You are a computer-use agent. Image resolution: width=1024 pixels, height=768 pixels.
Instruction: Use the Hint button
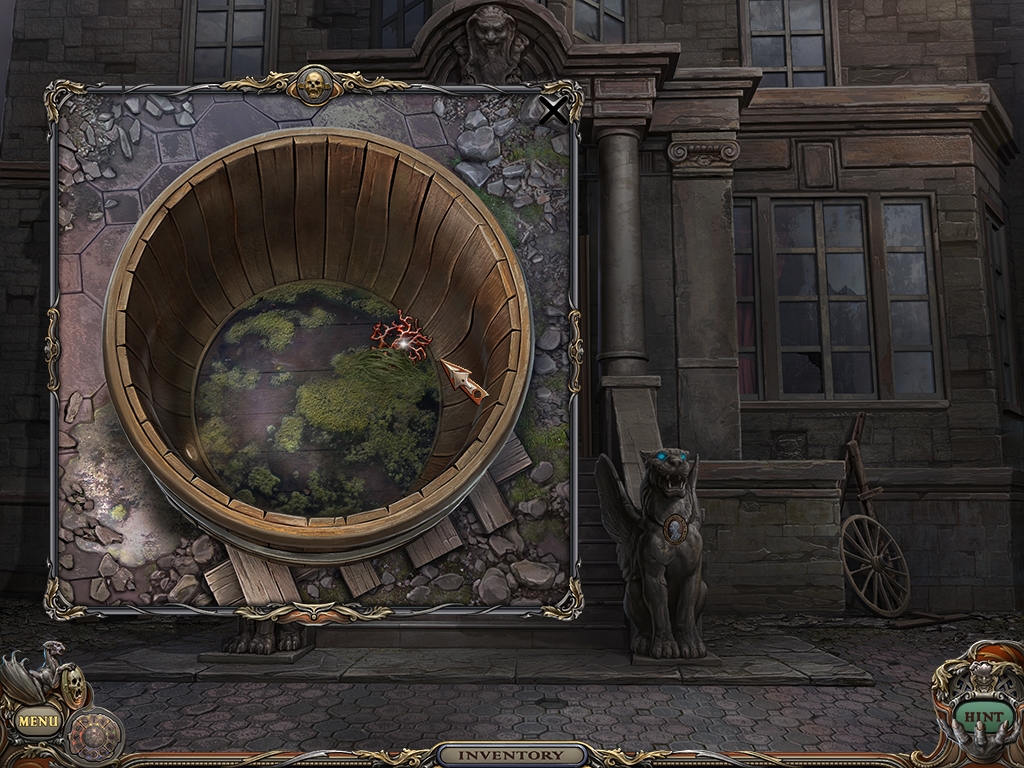click(x=979, y=717)
